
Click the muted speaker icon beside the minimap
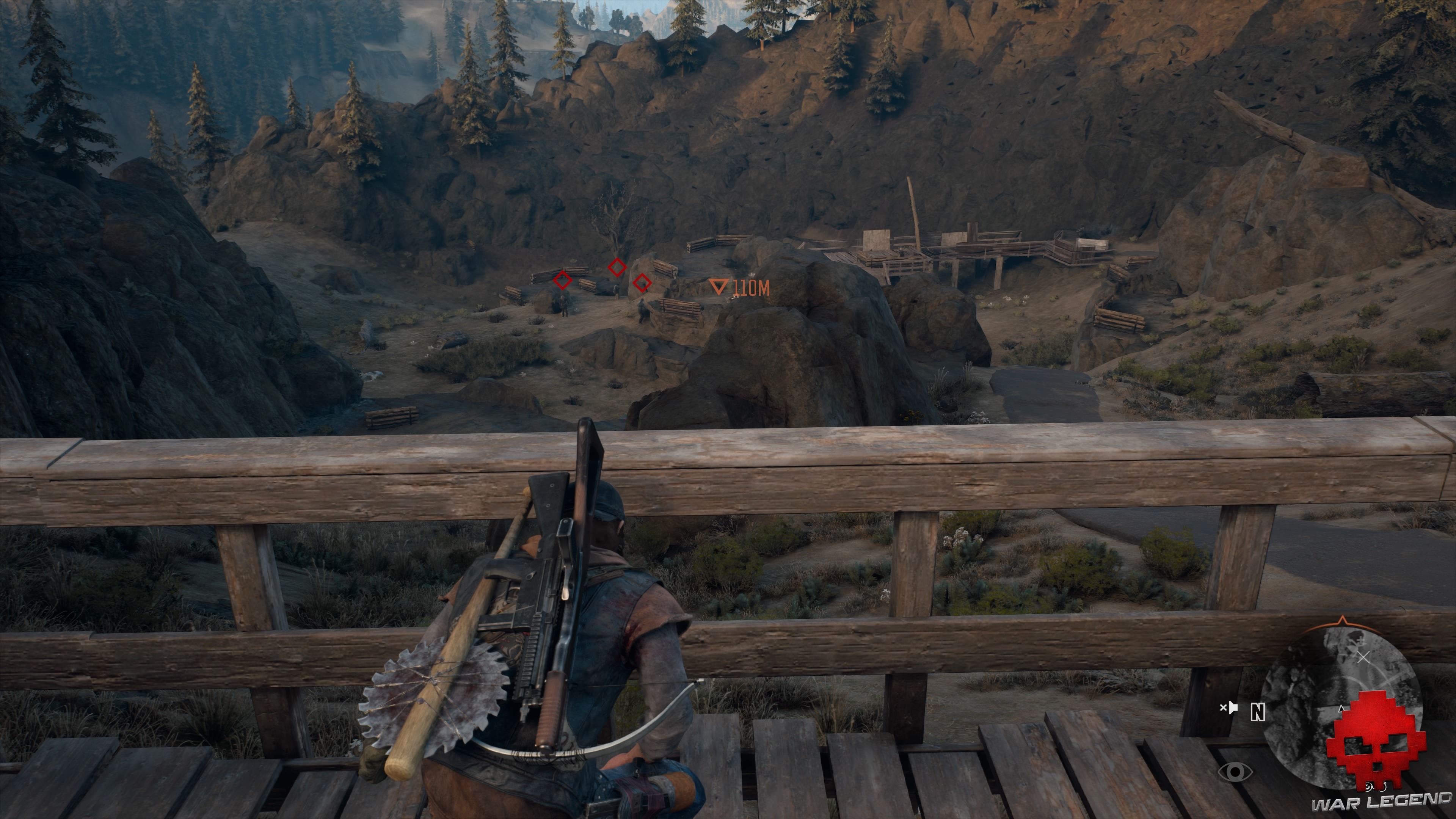(x=1230, y=708)
